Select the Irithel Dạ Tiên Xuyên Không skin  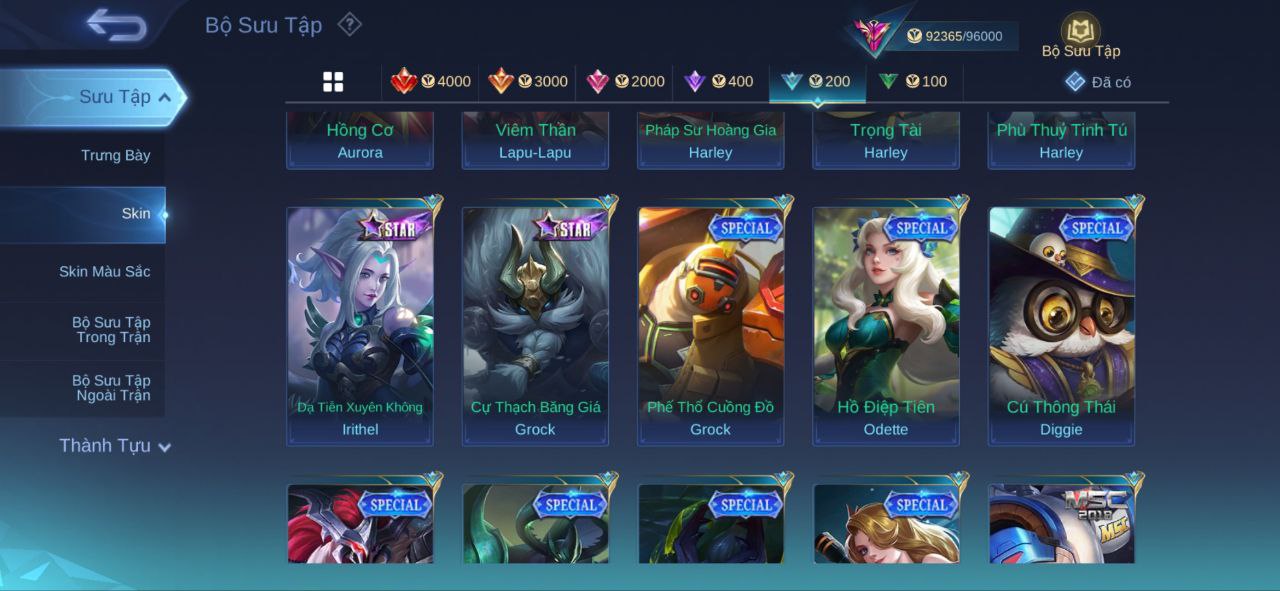[x=360, y=325]
